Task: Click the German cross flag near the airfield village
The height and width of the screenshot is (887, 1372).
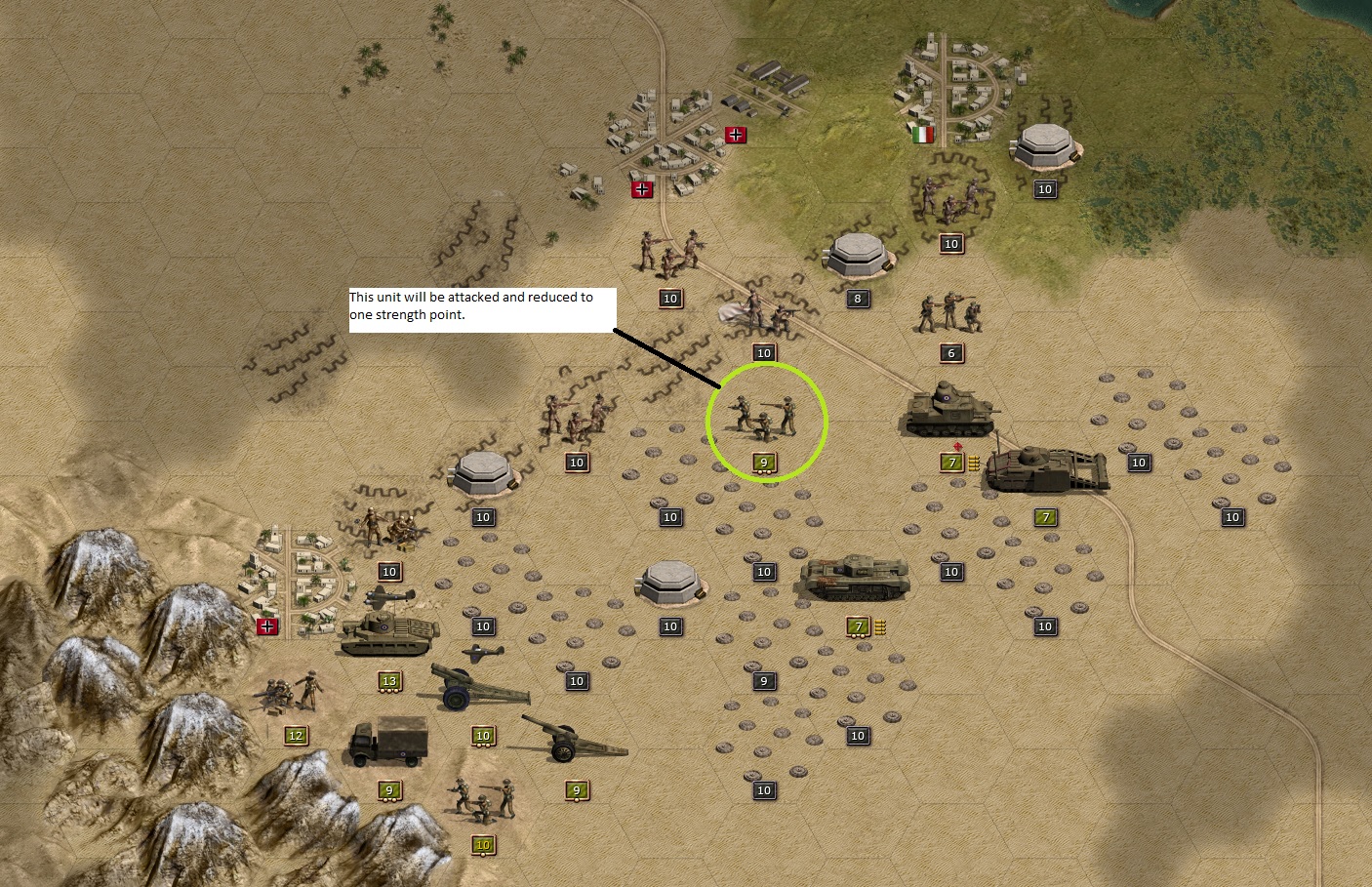Action: 734,136
